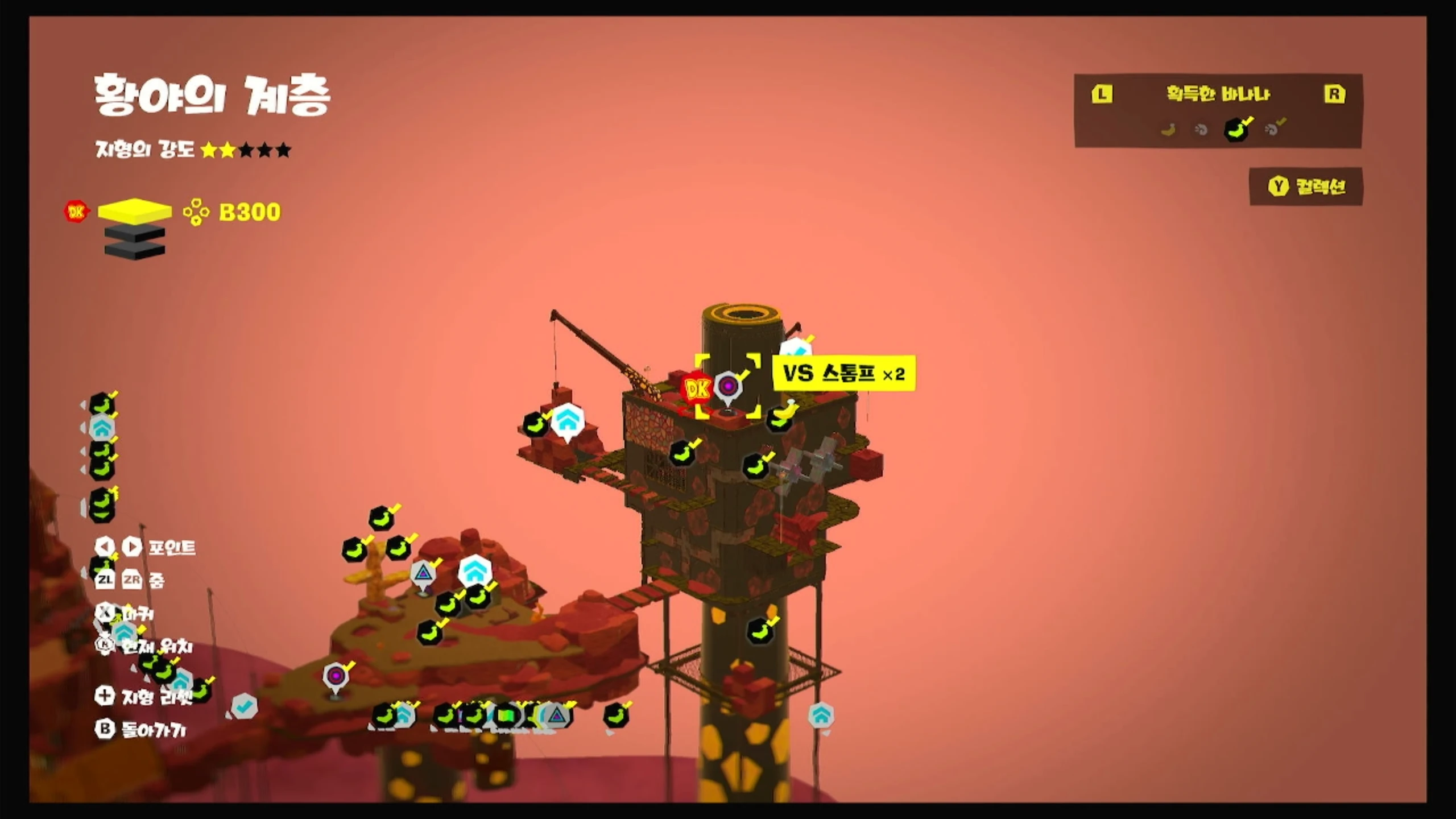1456x819 pixels.
Task: Pick the uncollected yellow banana on the tower
Action: (x=788, y=409)
